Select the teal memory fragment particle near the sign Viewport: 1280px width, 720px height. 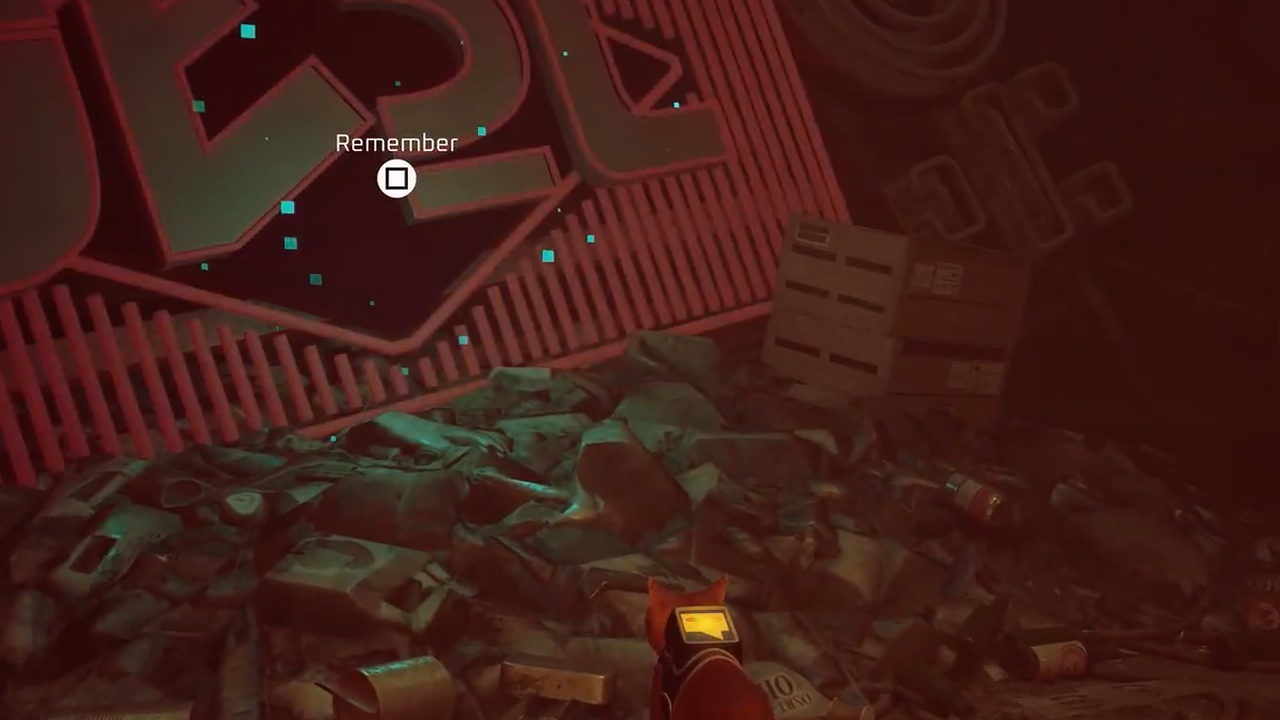click(x=247, y=32)
